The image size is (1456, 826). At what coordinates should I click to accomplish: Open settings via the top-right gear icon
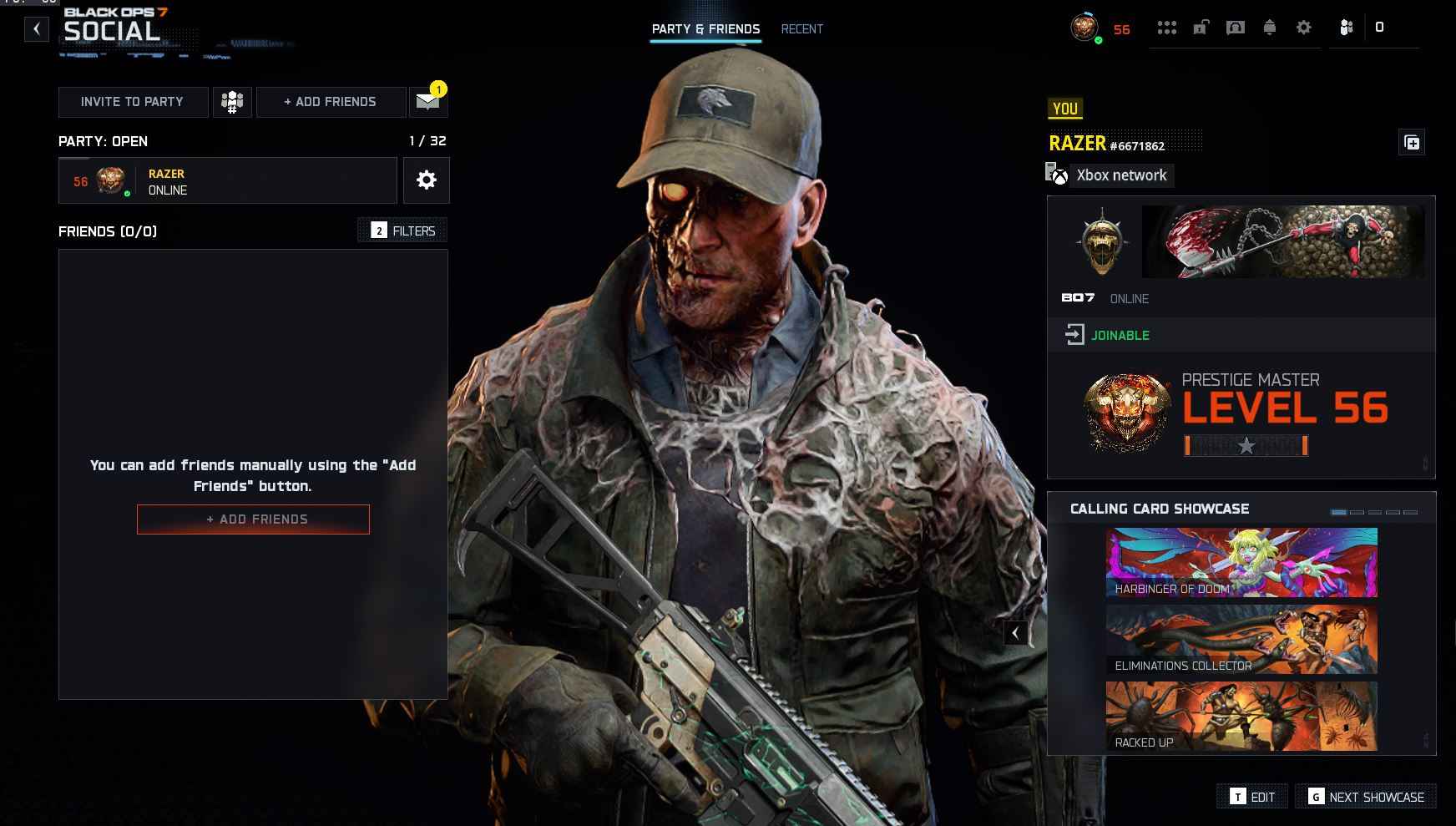click(1302, 27)
